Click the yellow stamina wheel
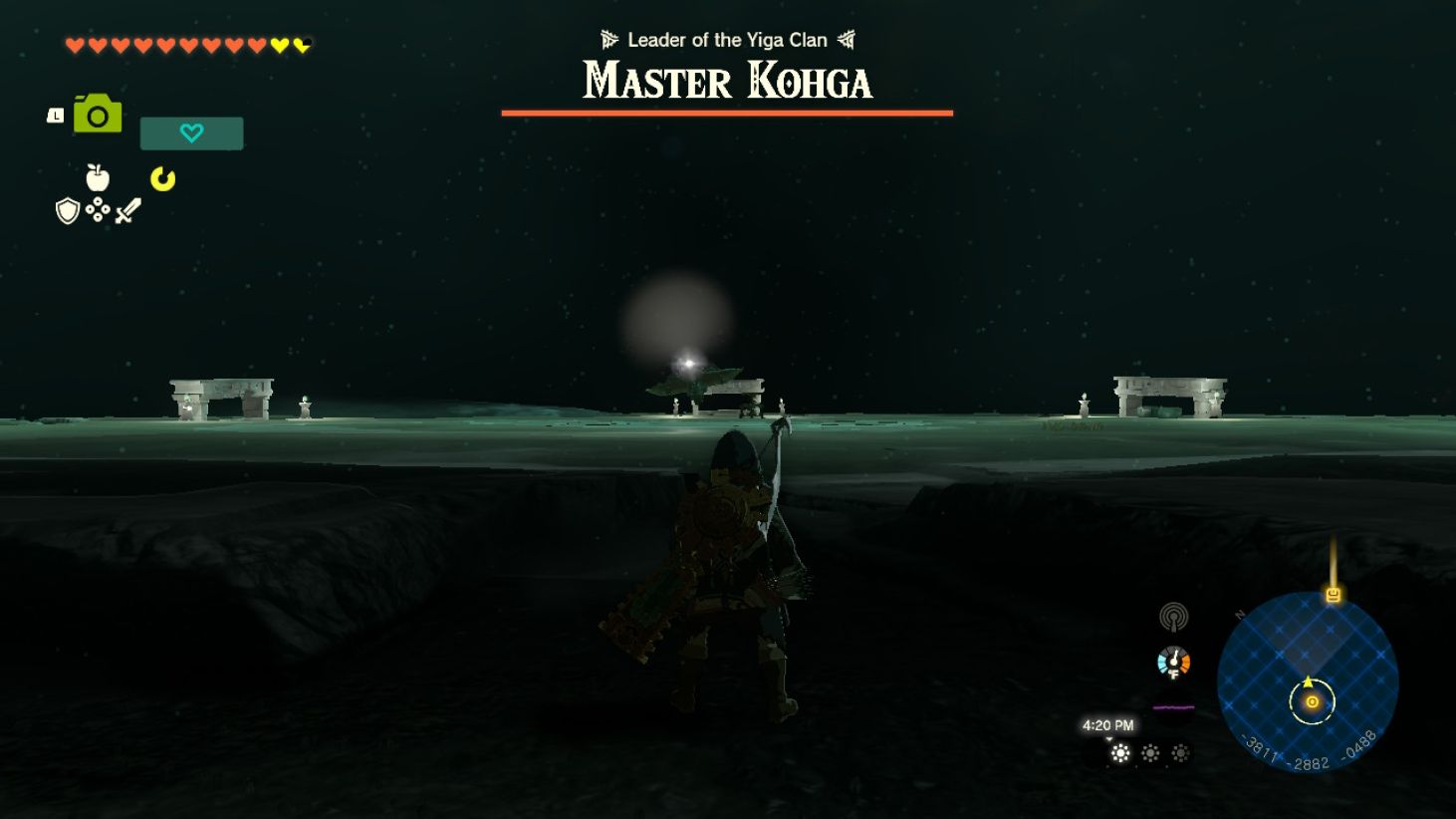The width and height of the screenshot is (1456, 819). pyautogui.click(x=164, y=180)
